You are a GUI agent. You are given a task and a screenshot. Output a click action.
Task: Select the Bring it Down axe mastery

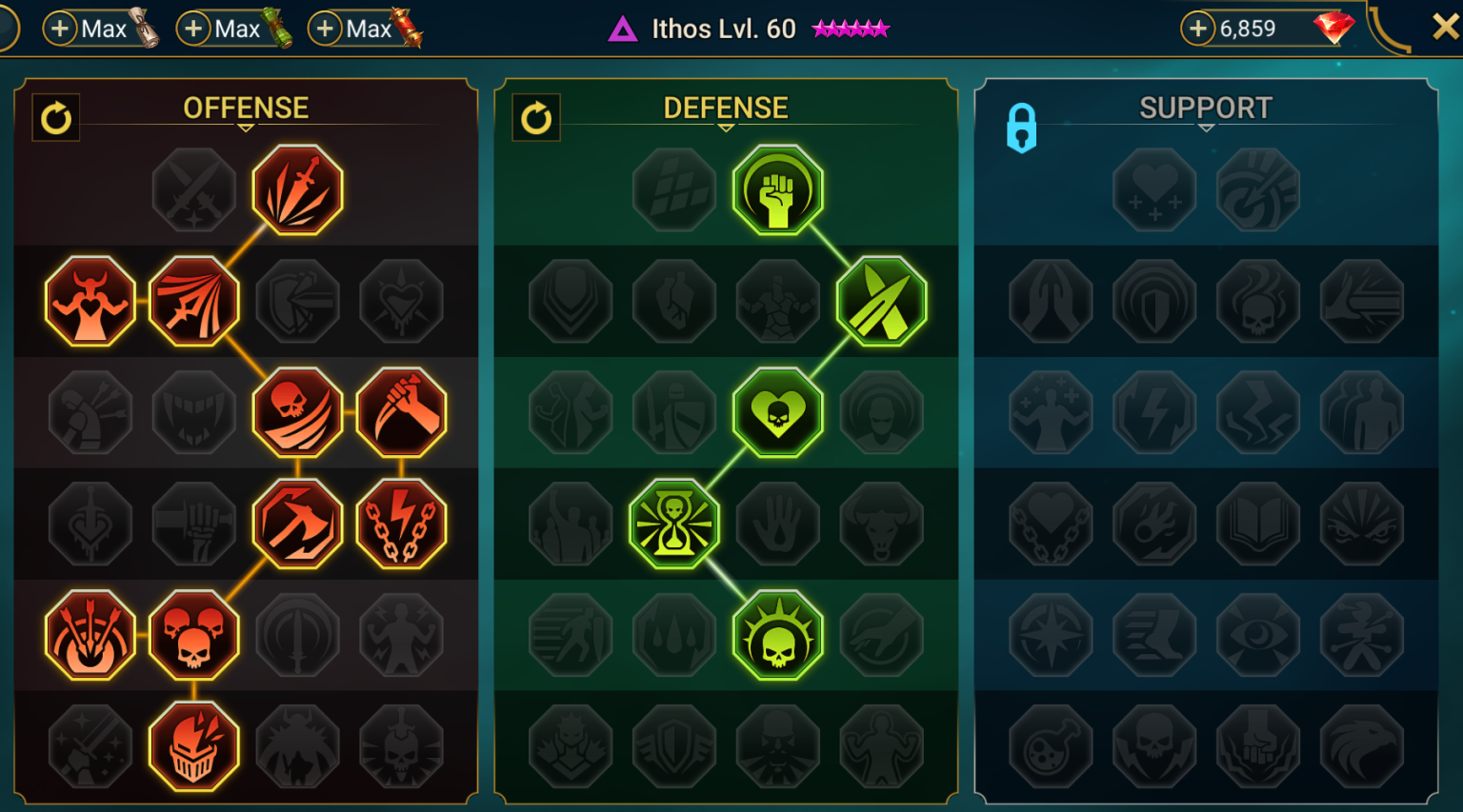(x=298, y=524)
